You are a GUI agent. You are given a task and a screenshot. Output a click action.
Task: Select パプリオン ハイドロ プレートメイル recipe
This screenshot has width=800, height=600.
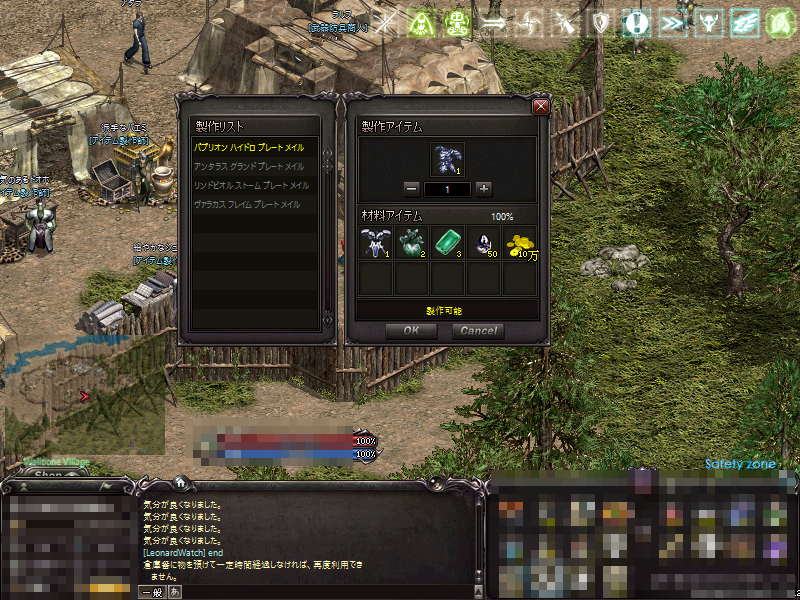coord(249,147)
